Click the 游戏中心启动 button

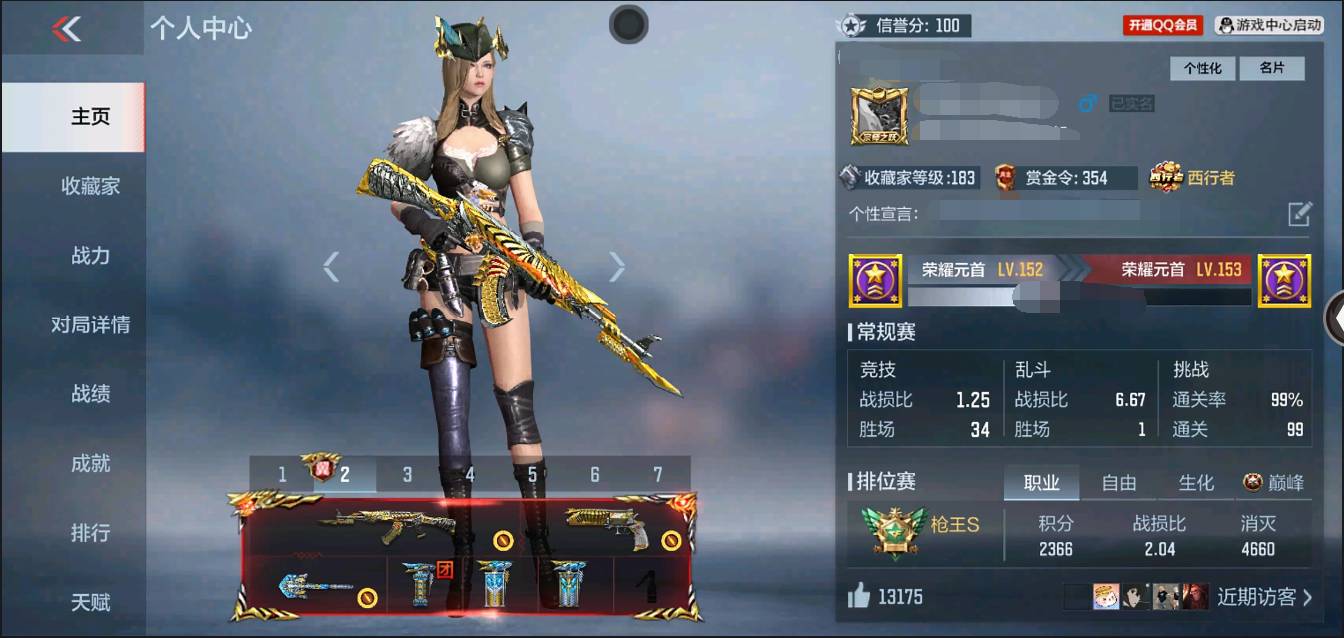(x=1269, y=25)
